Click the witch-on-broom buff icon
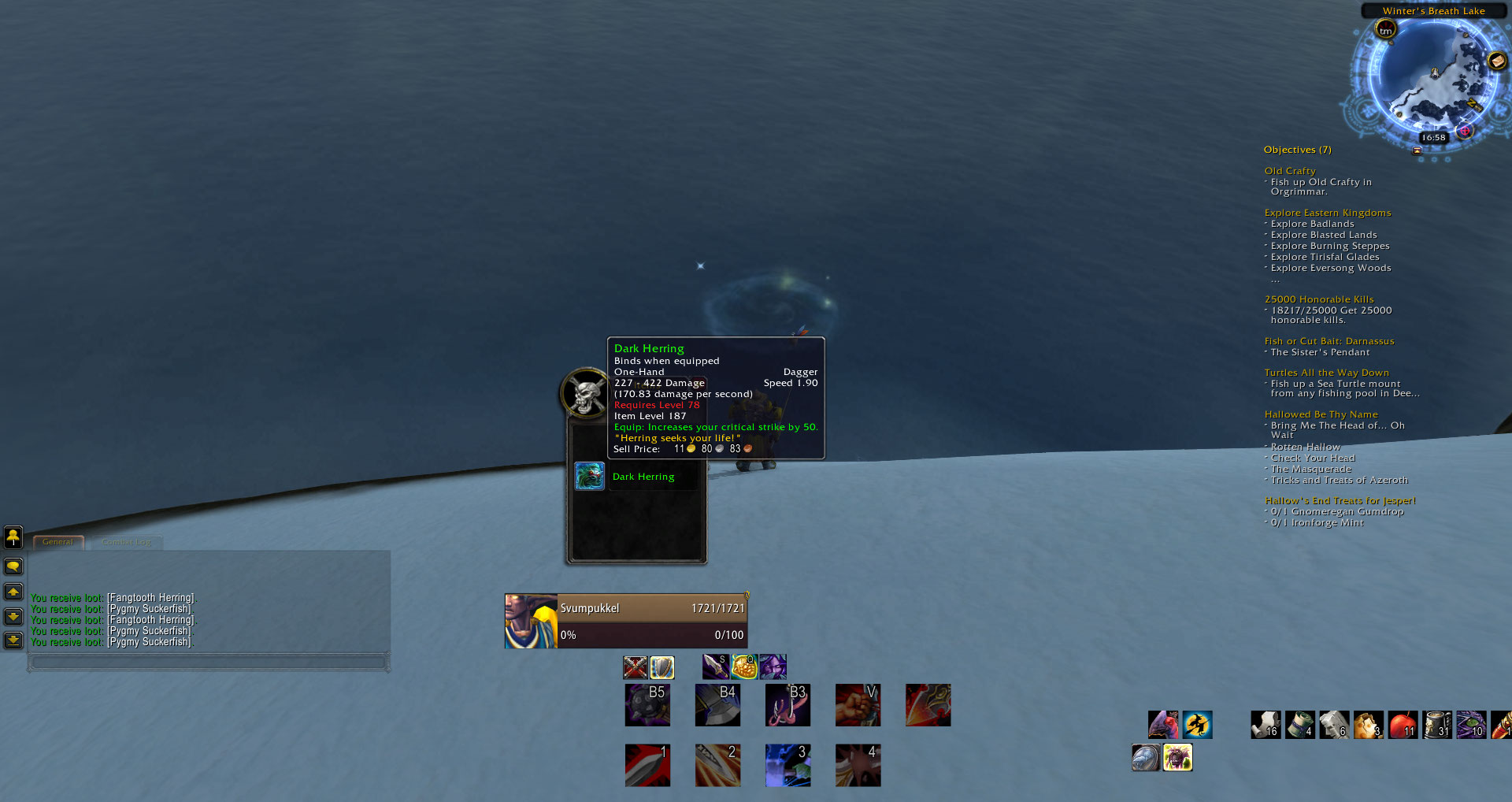 coord(1197,724)
